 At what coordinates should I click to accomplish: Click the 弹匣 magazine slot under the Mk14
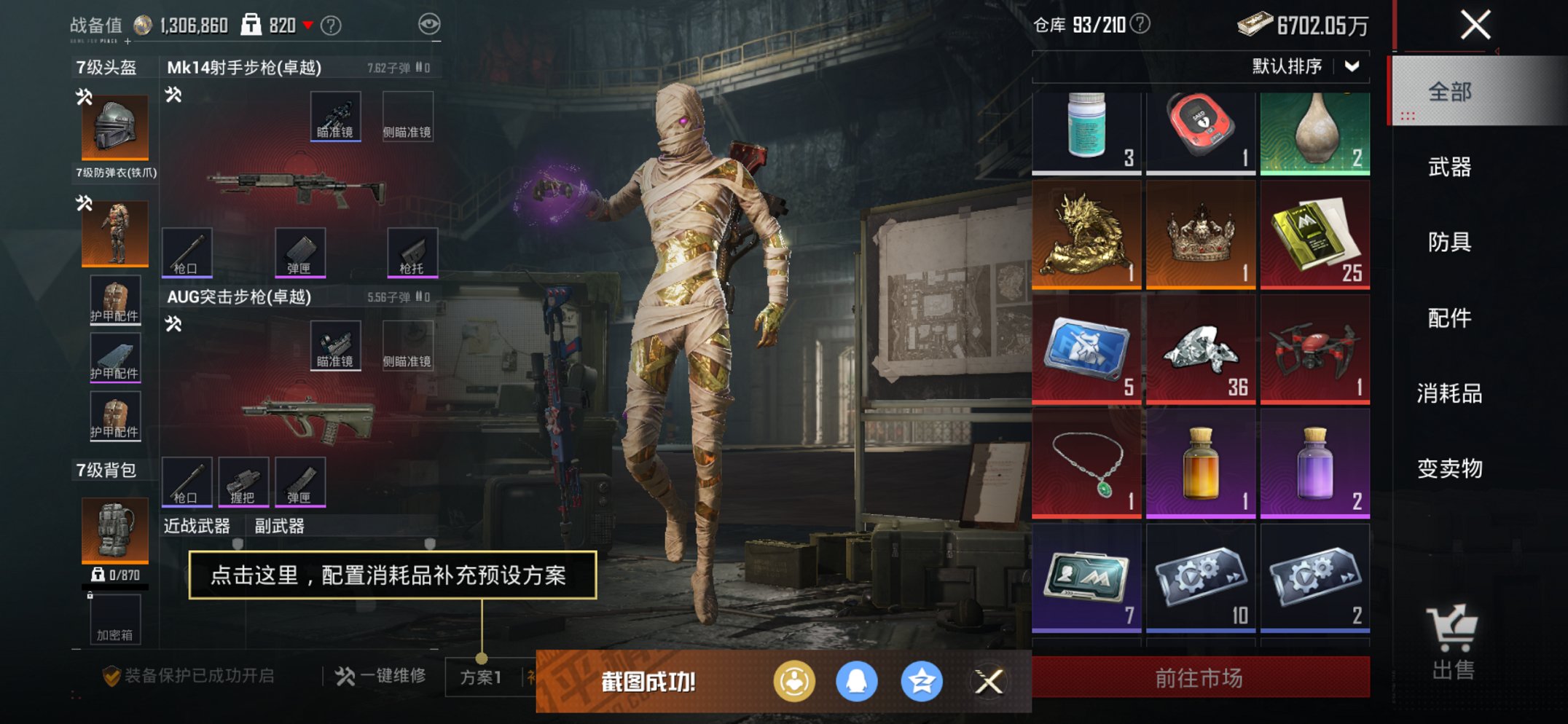pyautogui.click(x=301, y=253)
